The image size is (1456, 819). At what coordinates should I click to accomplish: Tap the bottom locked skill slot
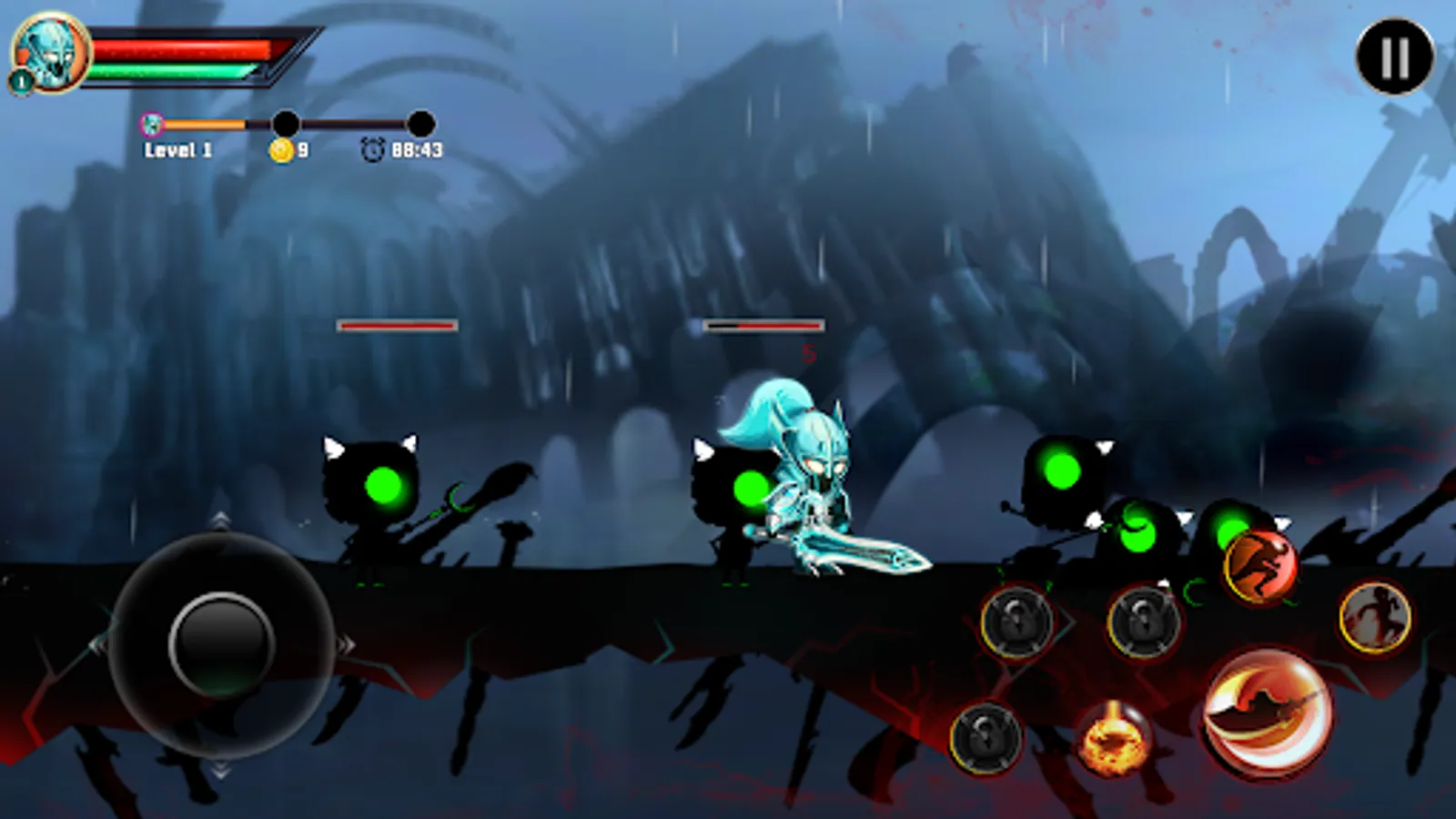986,739
